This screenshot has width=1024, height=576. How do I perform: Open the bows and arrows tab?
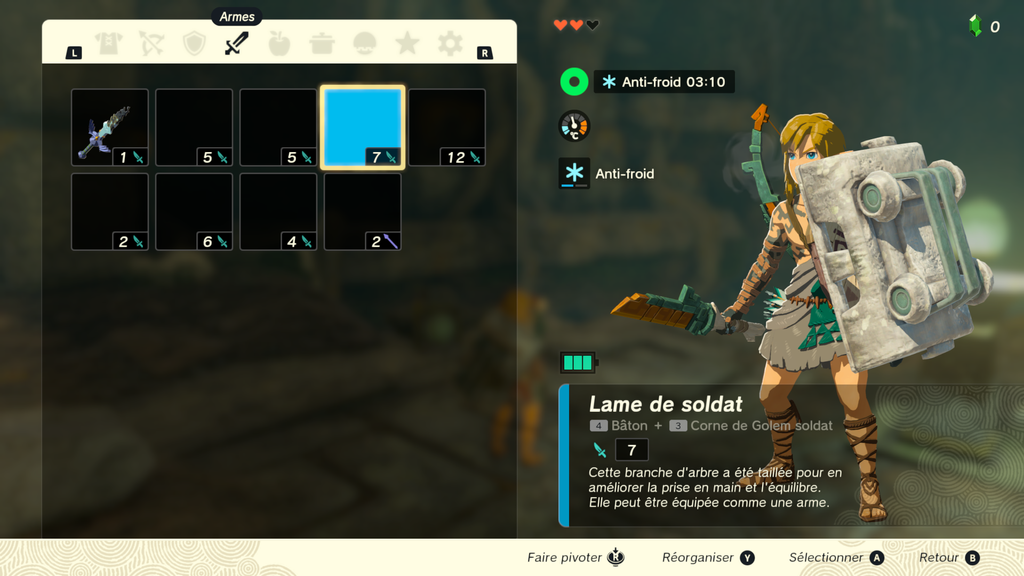(x=151, y=44)
